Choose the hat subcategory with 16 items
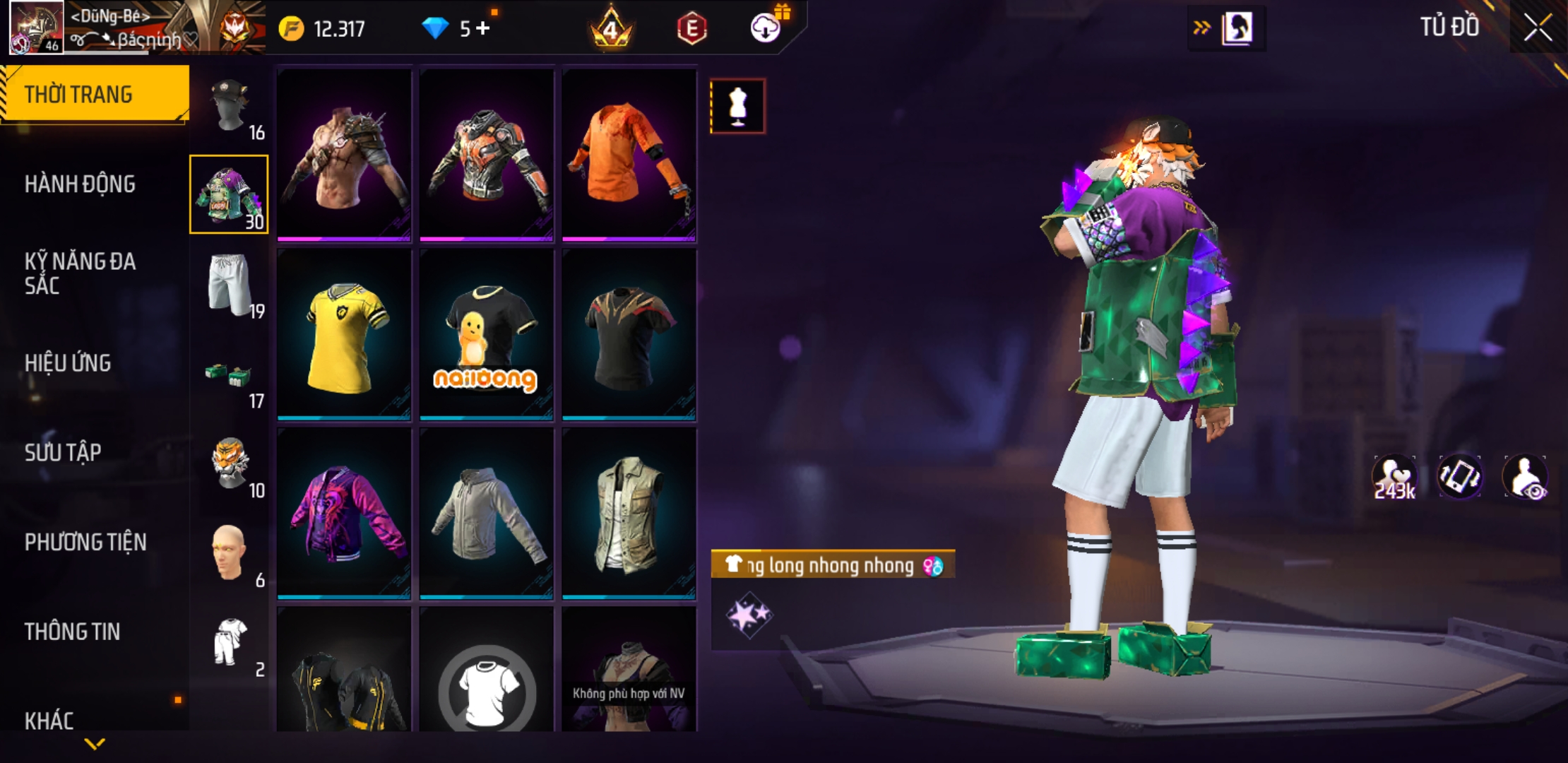The image size is (1568, 763). tap(230, 107)
